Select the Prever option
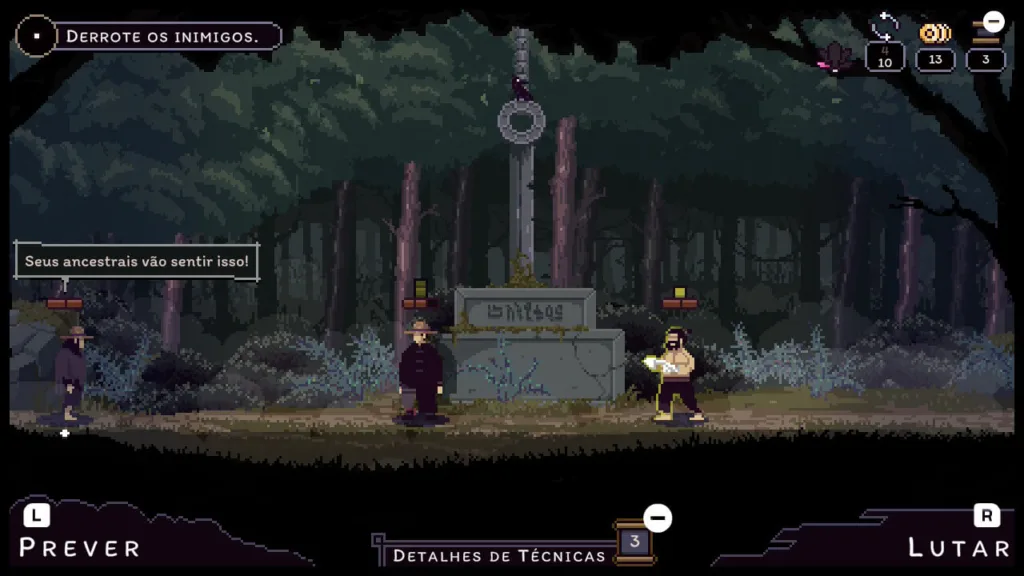Screen dimensions: 1024x576 point(80,547)
